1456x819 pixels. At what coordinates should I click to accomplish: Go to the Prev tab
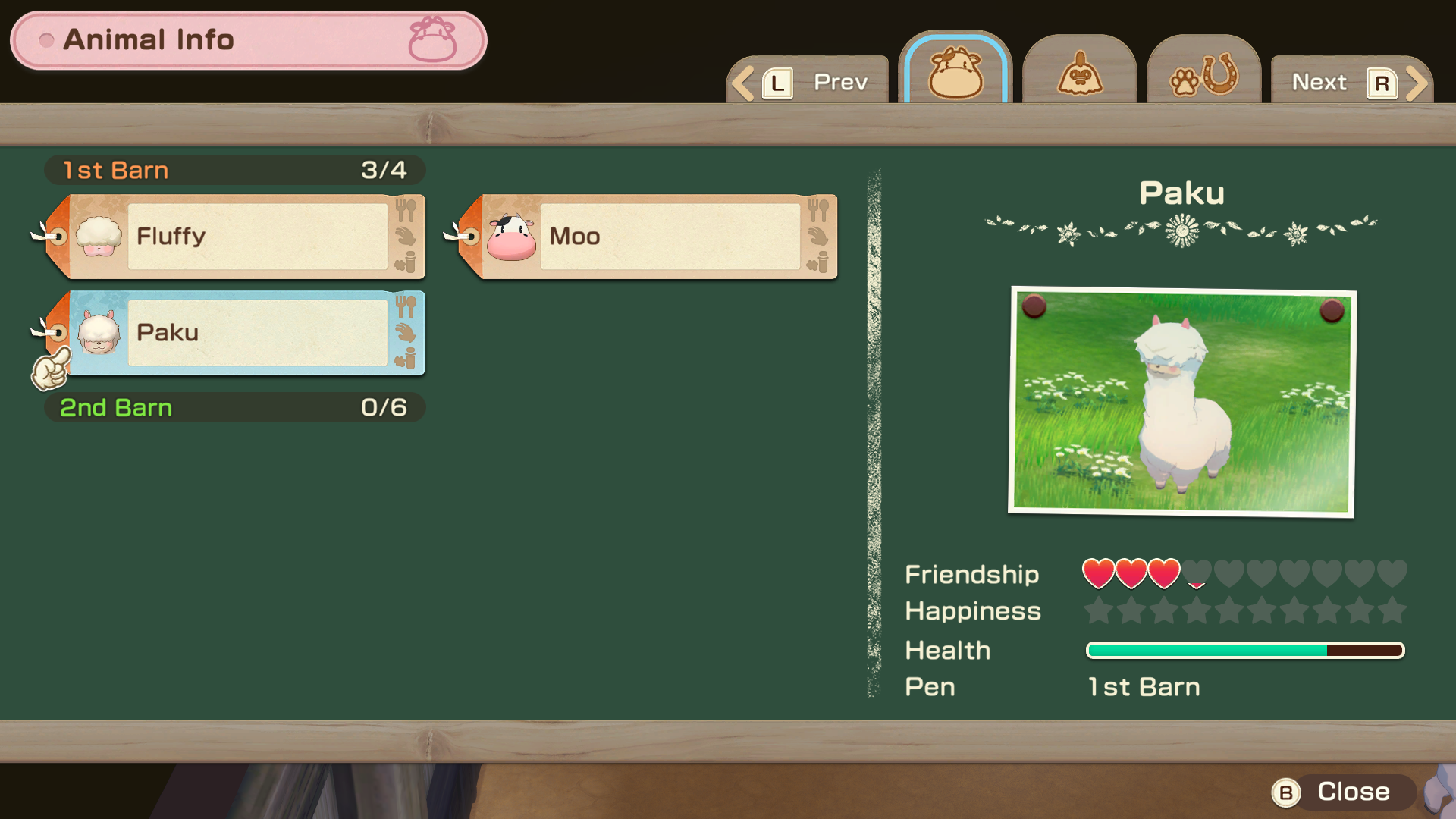pos(808,82)
